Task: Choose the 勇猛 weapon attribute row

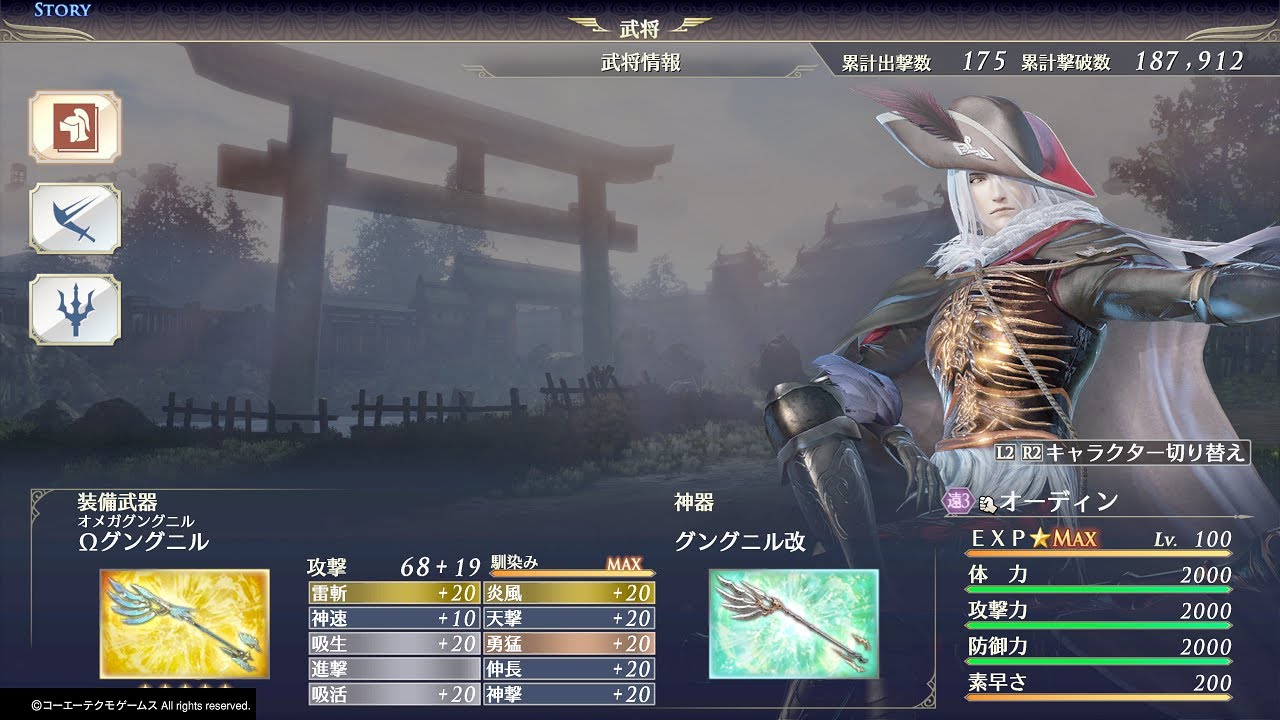Action: (569, 644)
